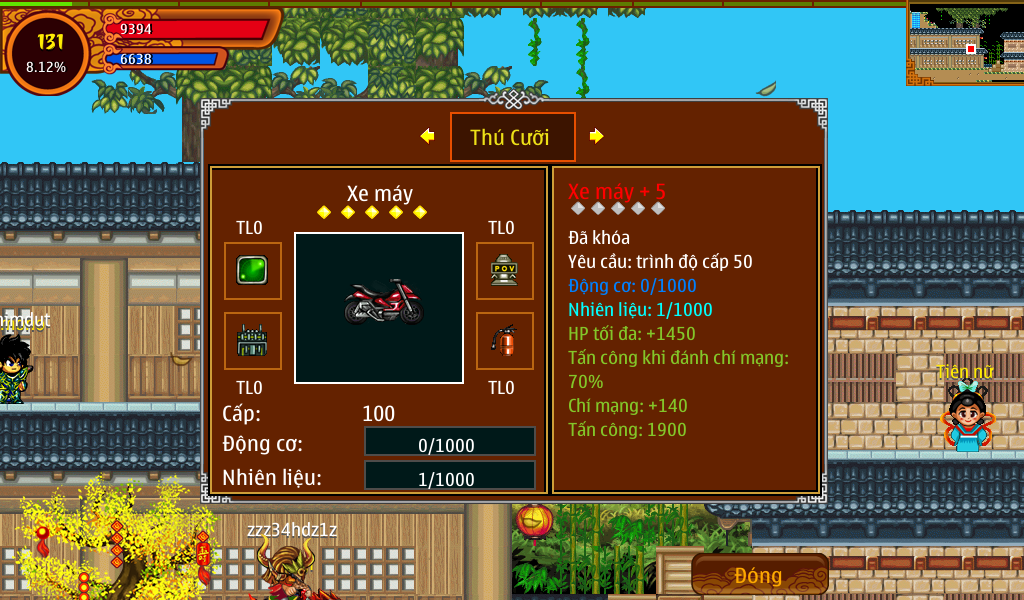Select the engine block equipment slot
The width and height of the screenshot is (1024, 600).
point(252,341)
